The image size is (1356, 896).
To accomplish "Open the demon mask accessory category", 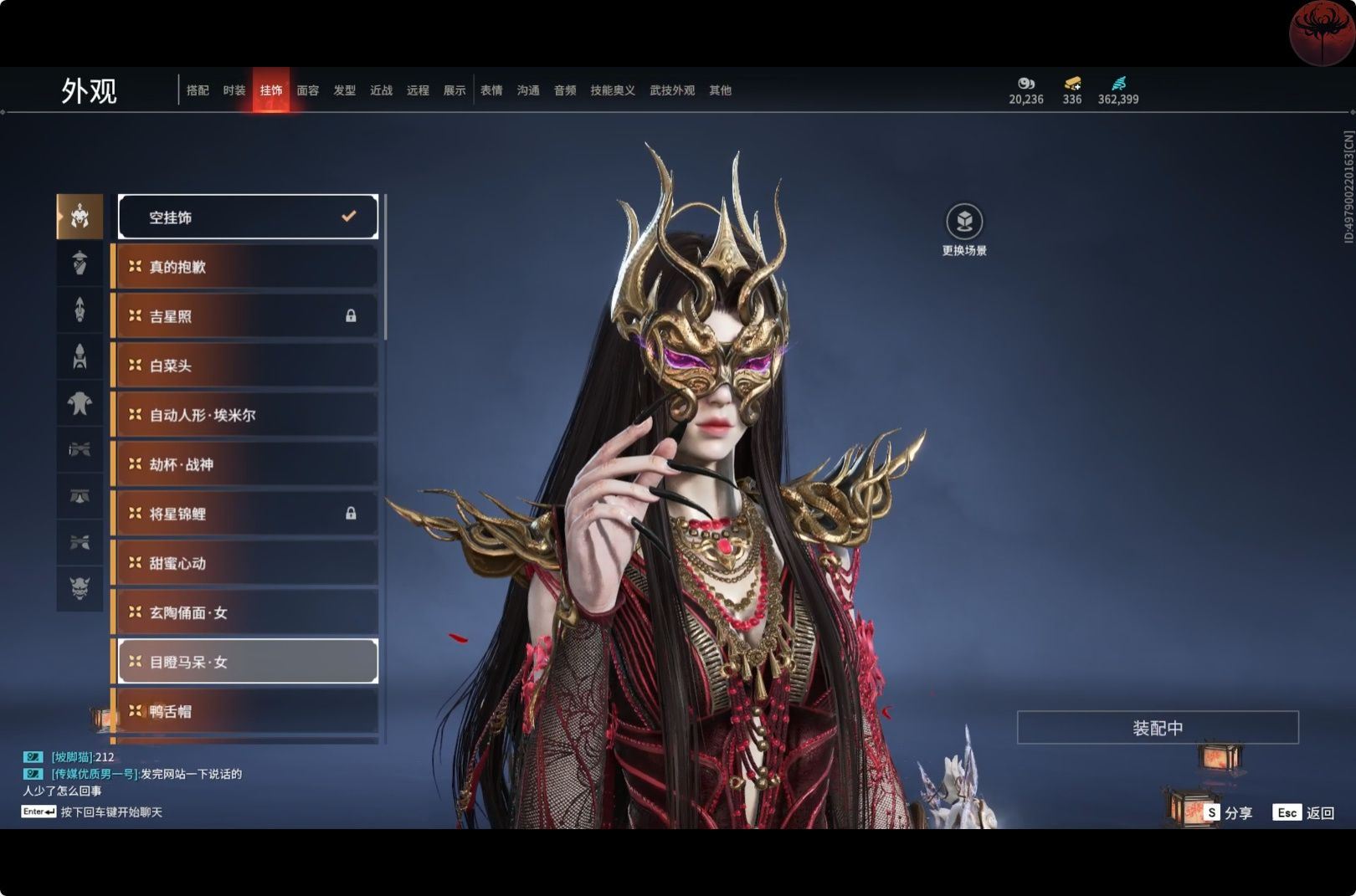I will (x=80, y=588).
